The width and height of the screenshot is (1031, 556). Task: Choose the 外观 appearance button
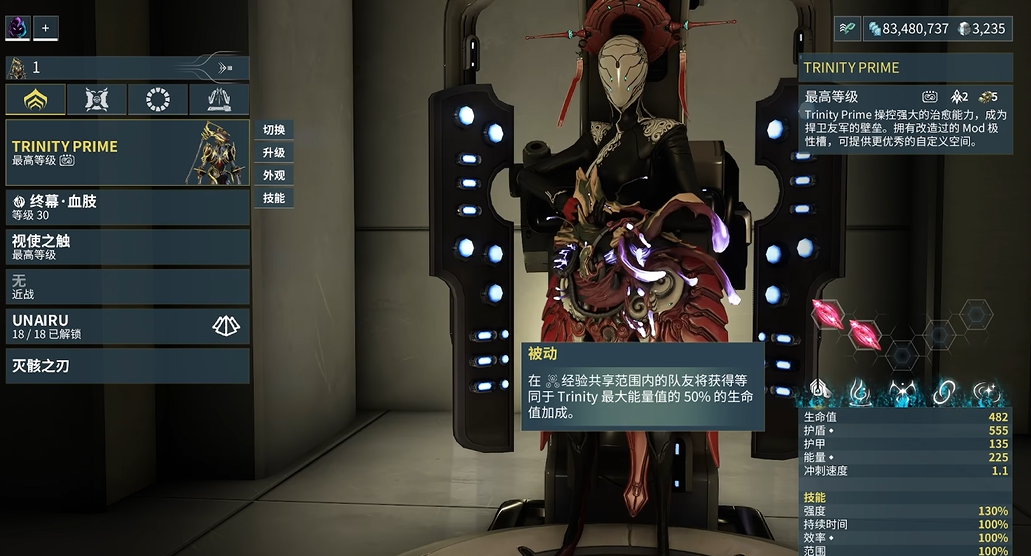[x=273, y=176]
